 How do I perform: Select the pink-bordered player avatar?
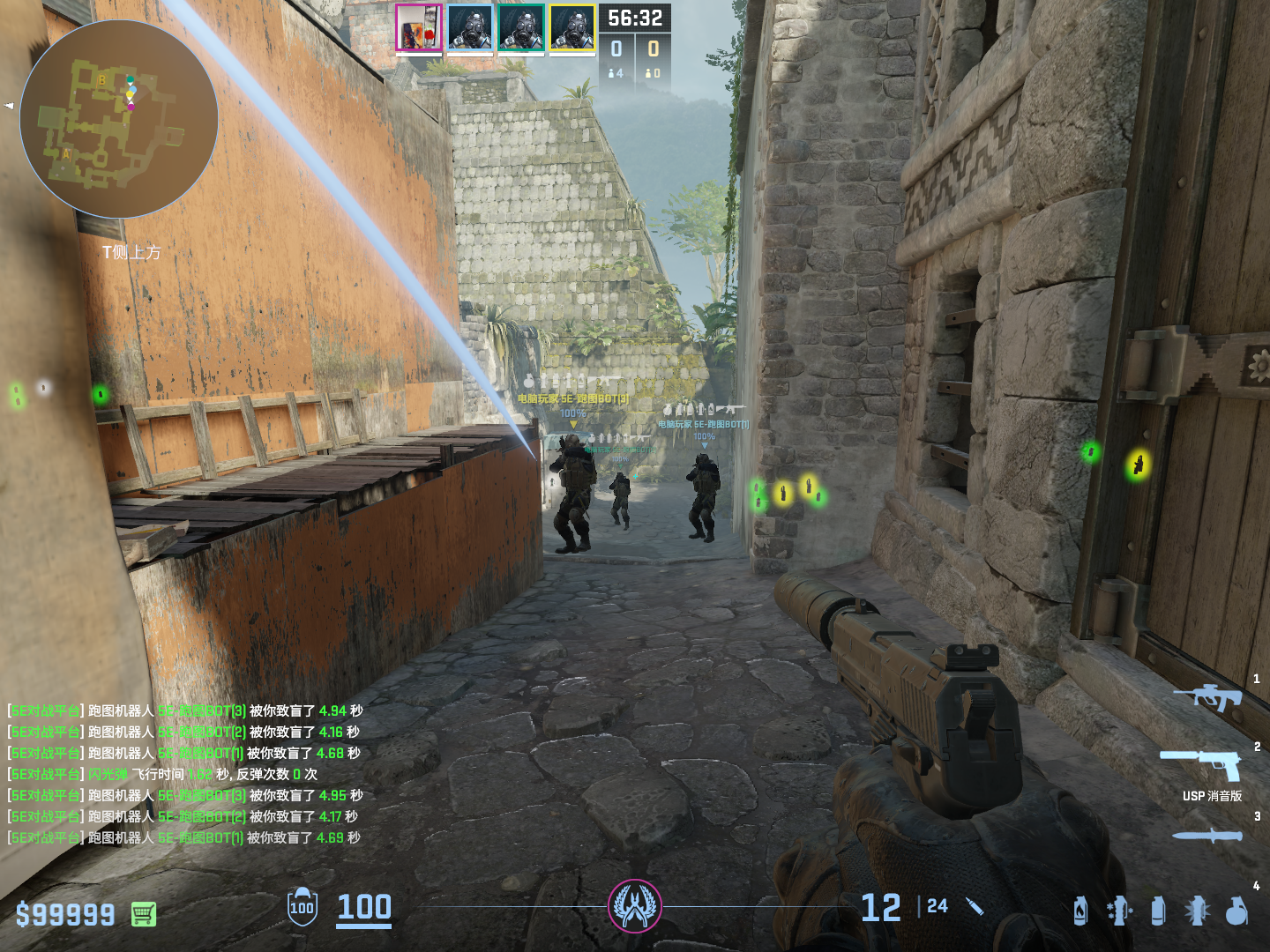[x=418, y=27]
